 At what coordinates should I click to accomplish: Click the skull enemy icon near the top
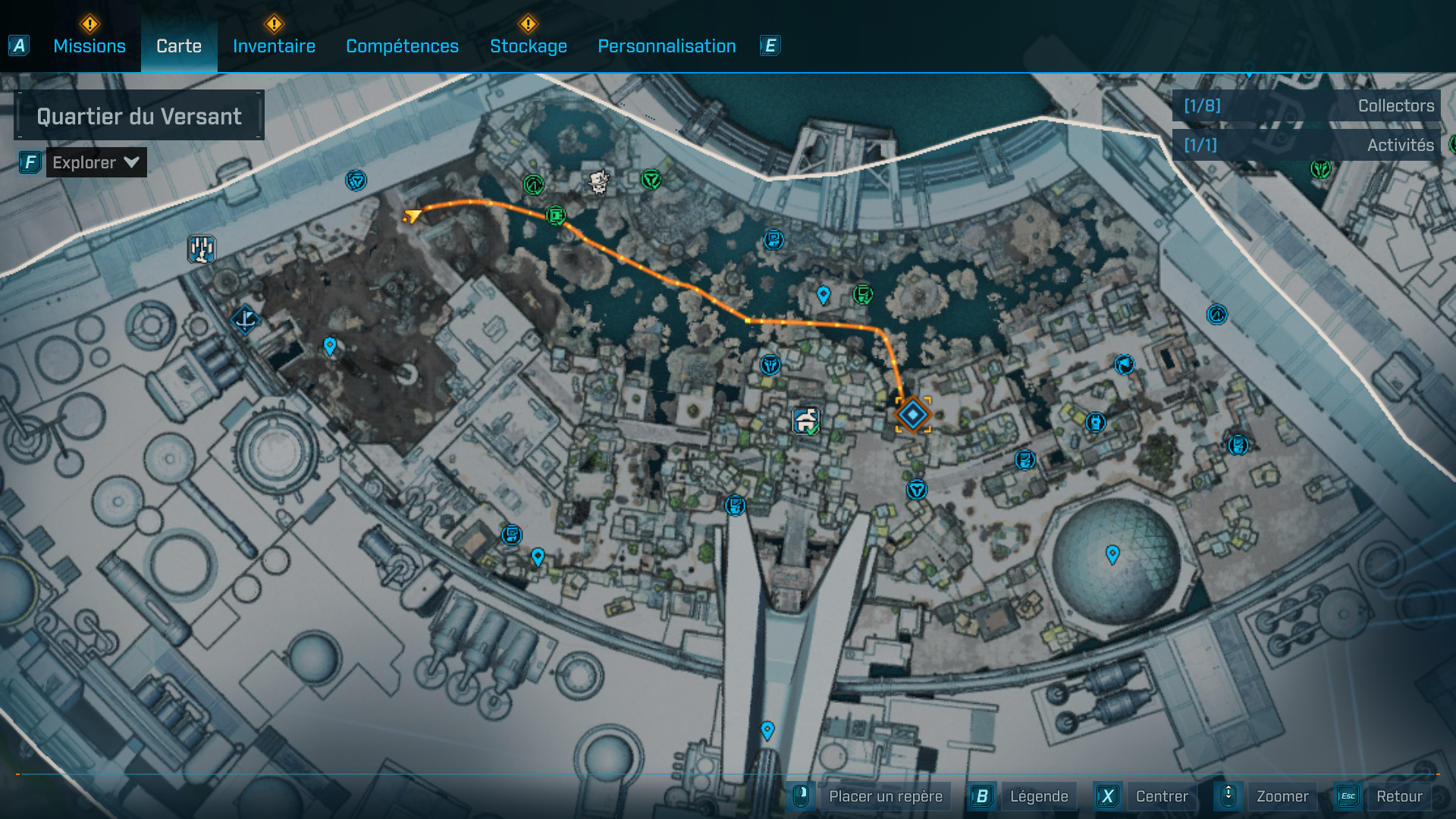pos(598,180)
